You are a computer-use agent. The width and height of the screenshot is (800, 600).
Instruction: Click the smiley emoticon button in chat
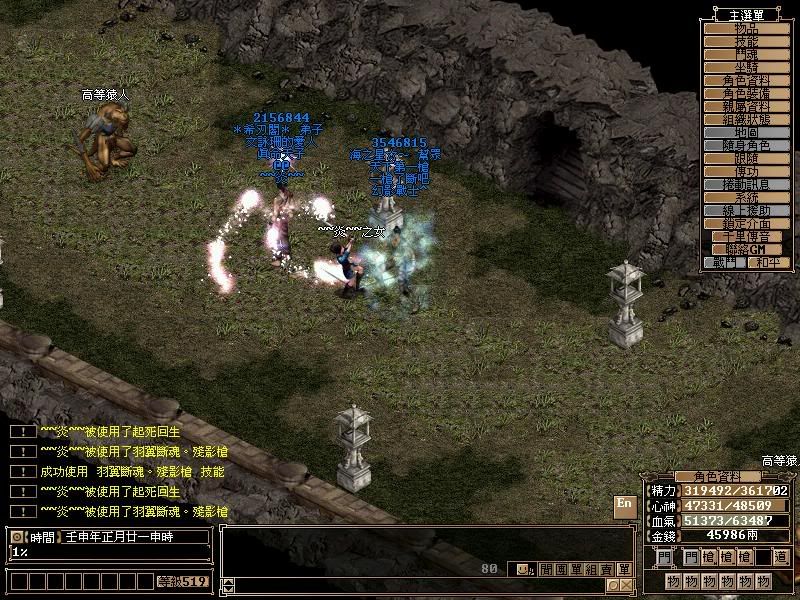coord(522,569)
